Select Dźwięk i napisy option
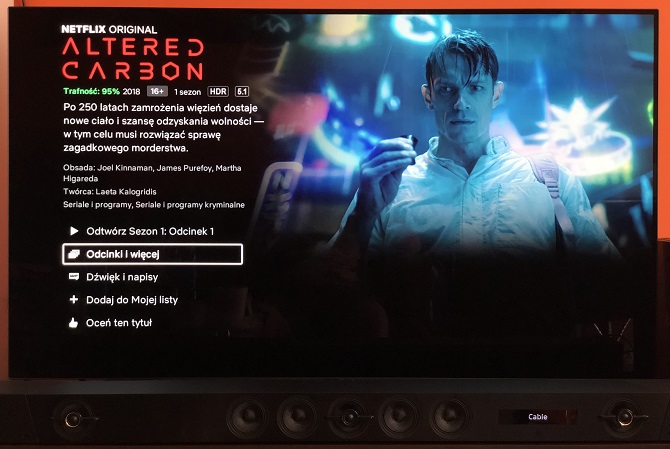 [x=122, y=277]
